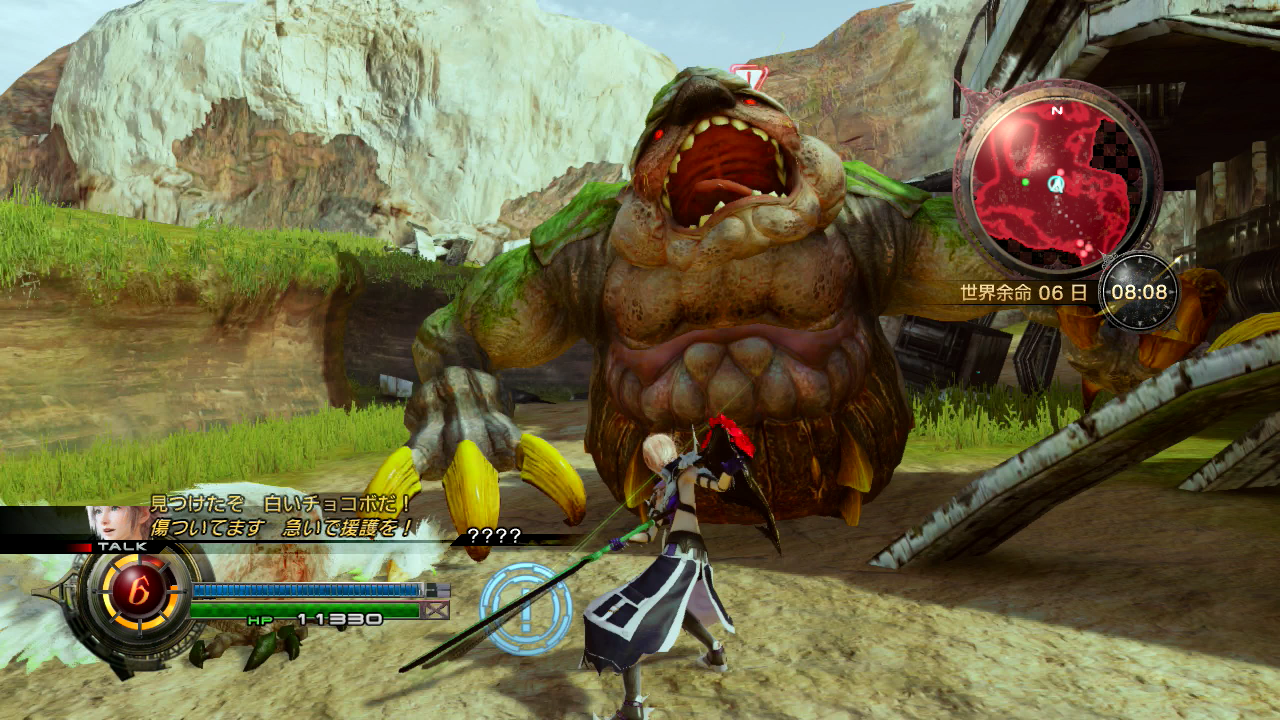Select the red target marker above the monster
Image resolution: width=1280 pixels, height=720 pixels.
(x=745, y=76)
